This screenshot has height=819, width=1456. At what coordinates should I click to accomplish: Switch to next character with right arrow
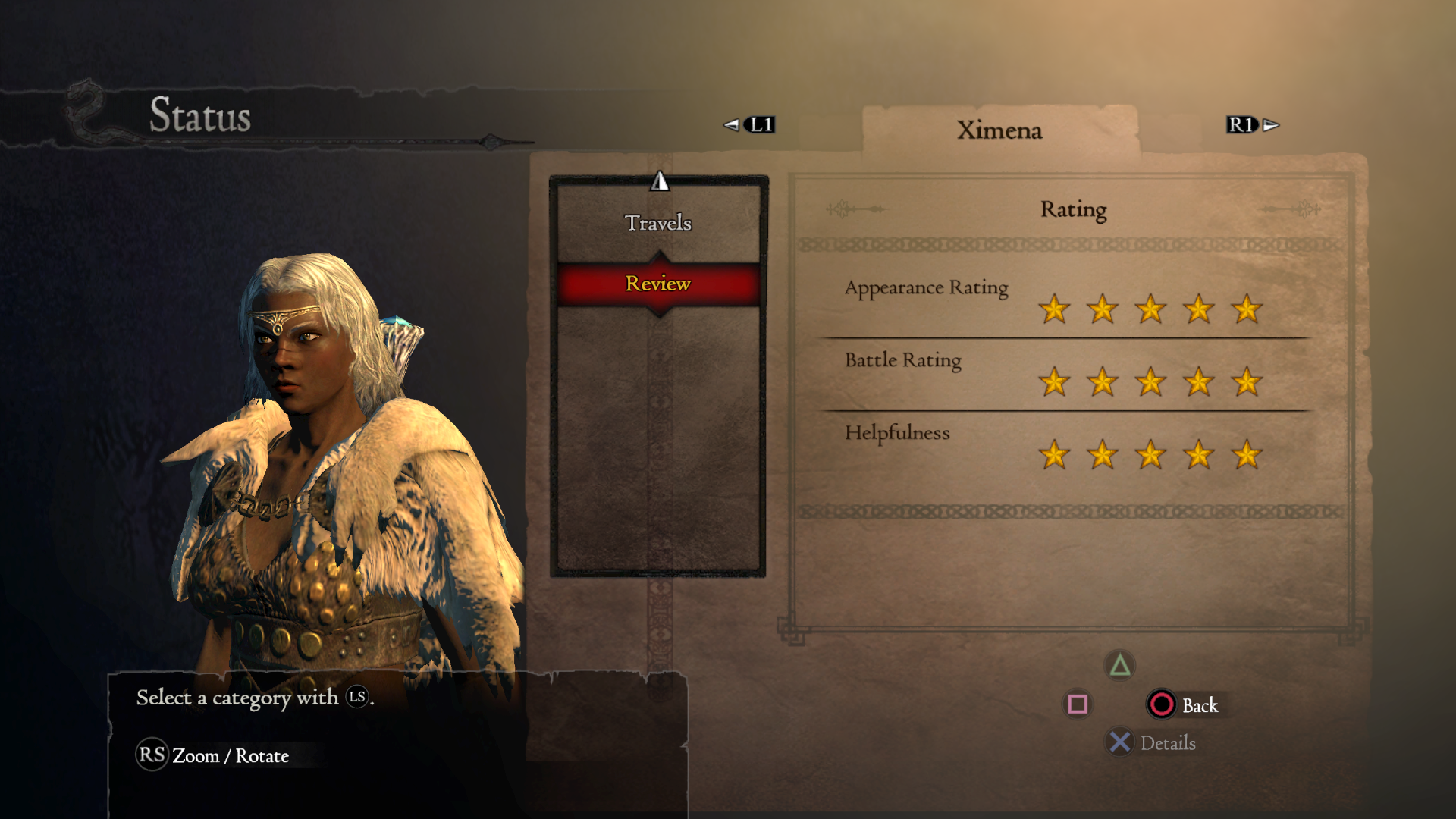(1271, 125)
